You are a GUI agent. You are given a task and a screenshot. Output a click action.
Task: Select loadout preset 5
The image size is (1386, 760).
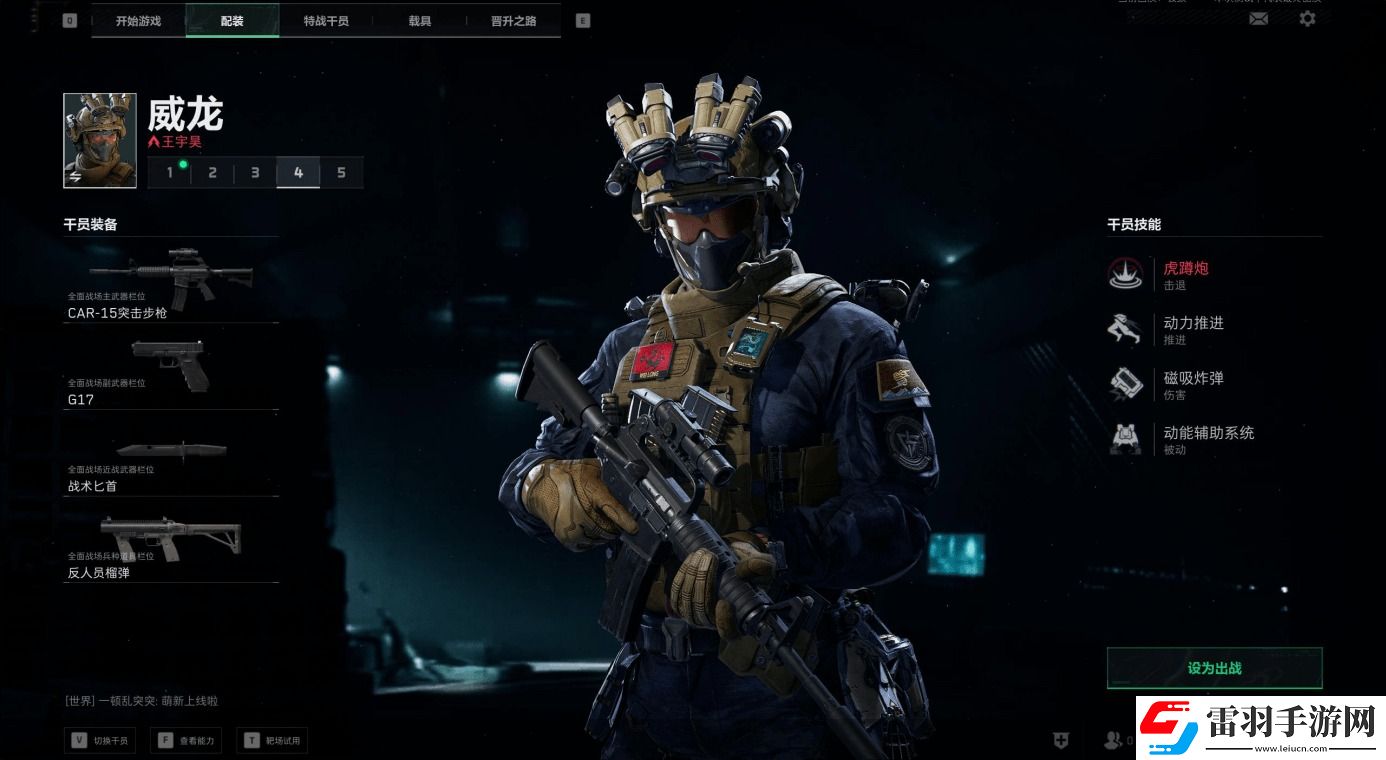point(341,173)
